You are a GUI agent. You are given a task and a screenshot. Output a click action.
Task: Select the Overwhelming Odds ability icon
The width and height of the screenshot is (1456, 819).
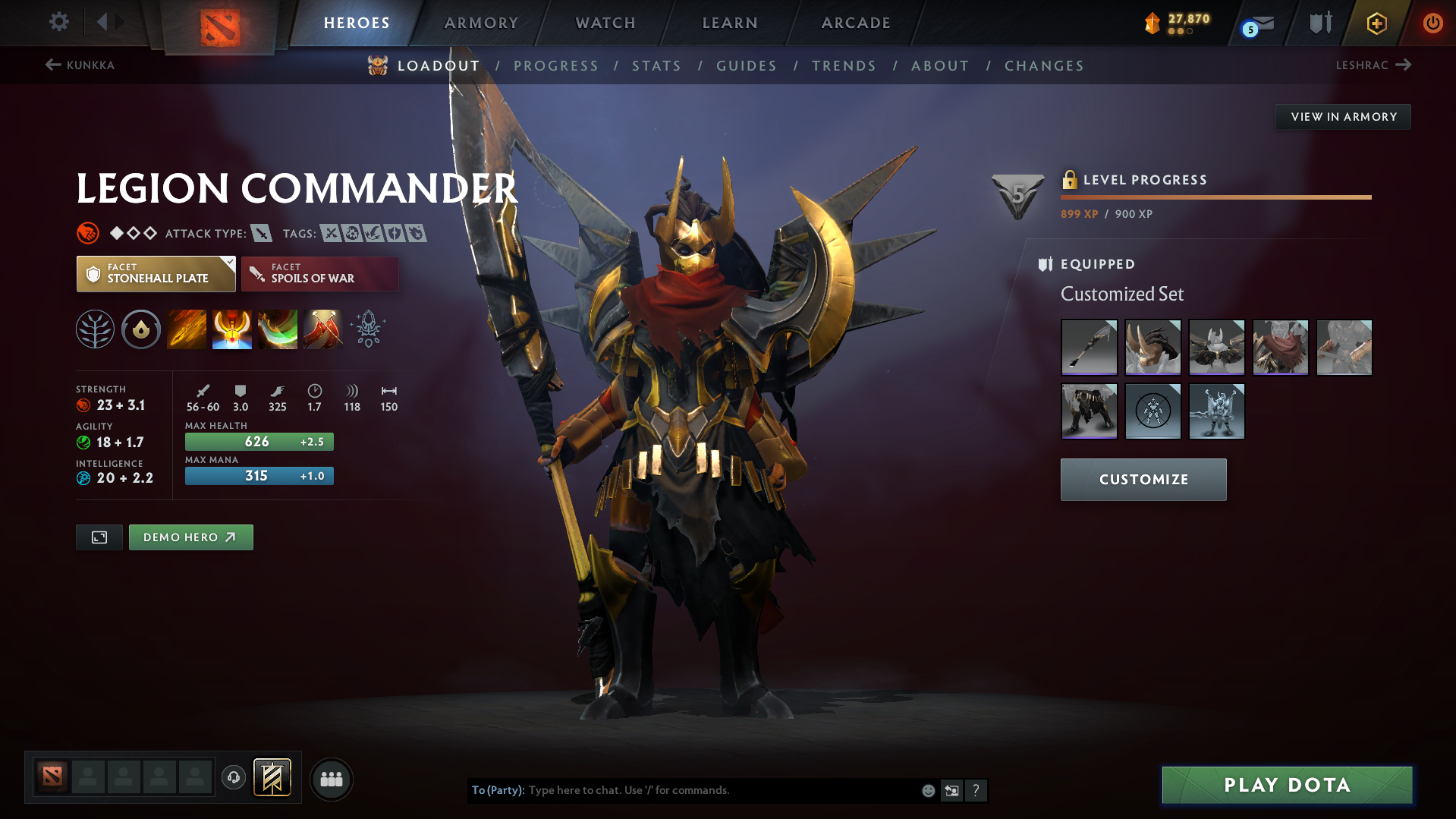187,329
